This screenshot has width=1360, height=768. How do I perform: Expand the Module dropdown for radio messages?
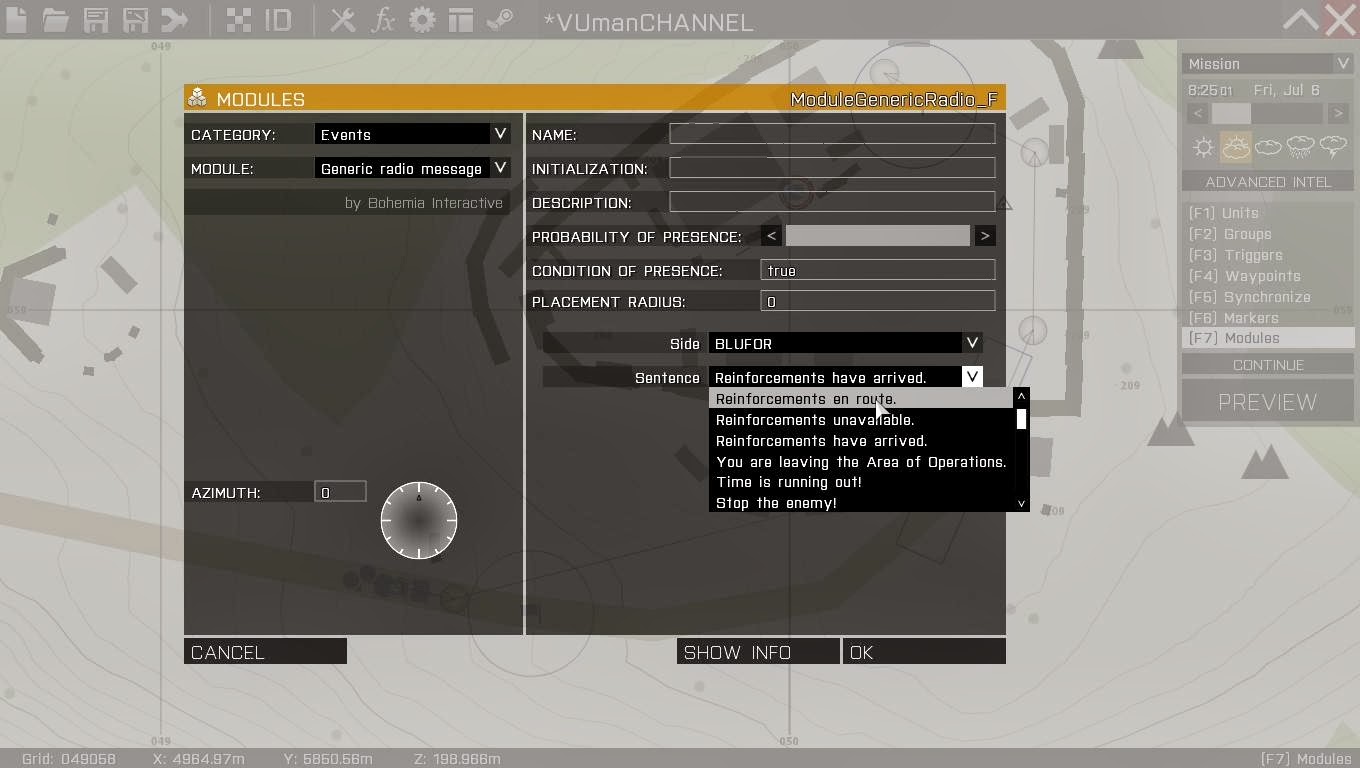point(411,168)
